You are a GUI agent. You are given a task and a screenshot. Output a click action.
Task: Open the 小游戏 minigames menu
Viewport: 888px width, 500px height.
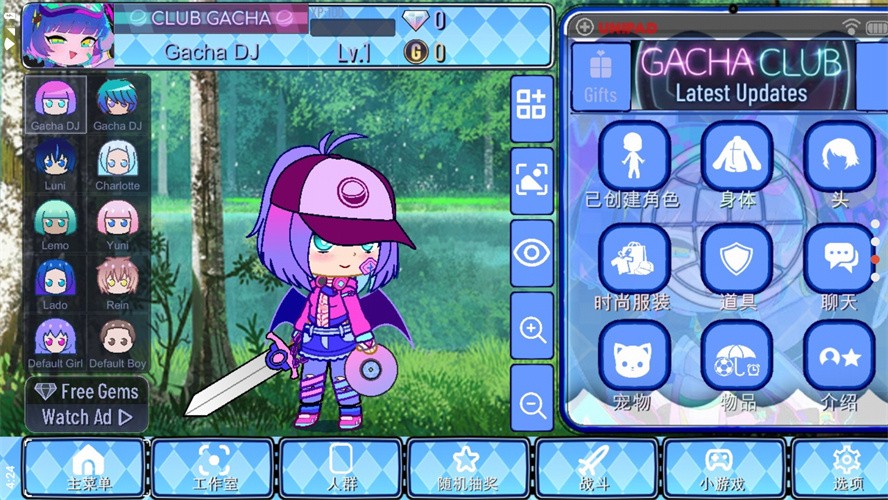click(720, 467)
